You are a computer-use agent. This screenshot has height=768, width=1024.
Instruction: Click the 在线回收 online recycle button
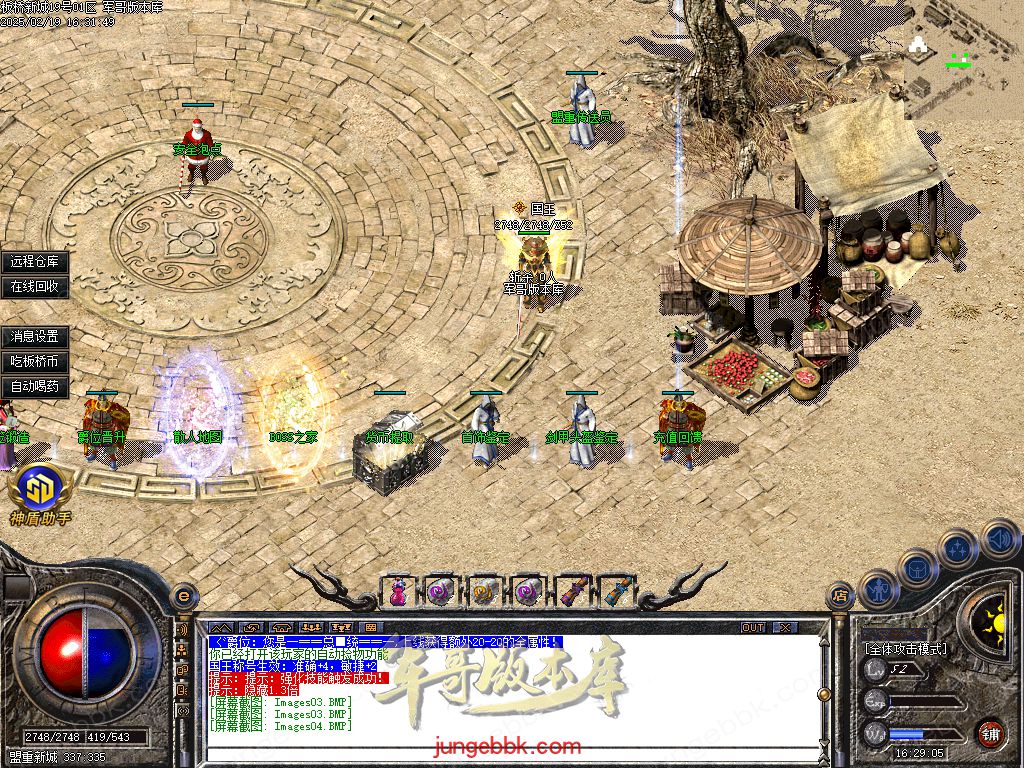pos(35,286)
